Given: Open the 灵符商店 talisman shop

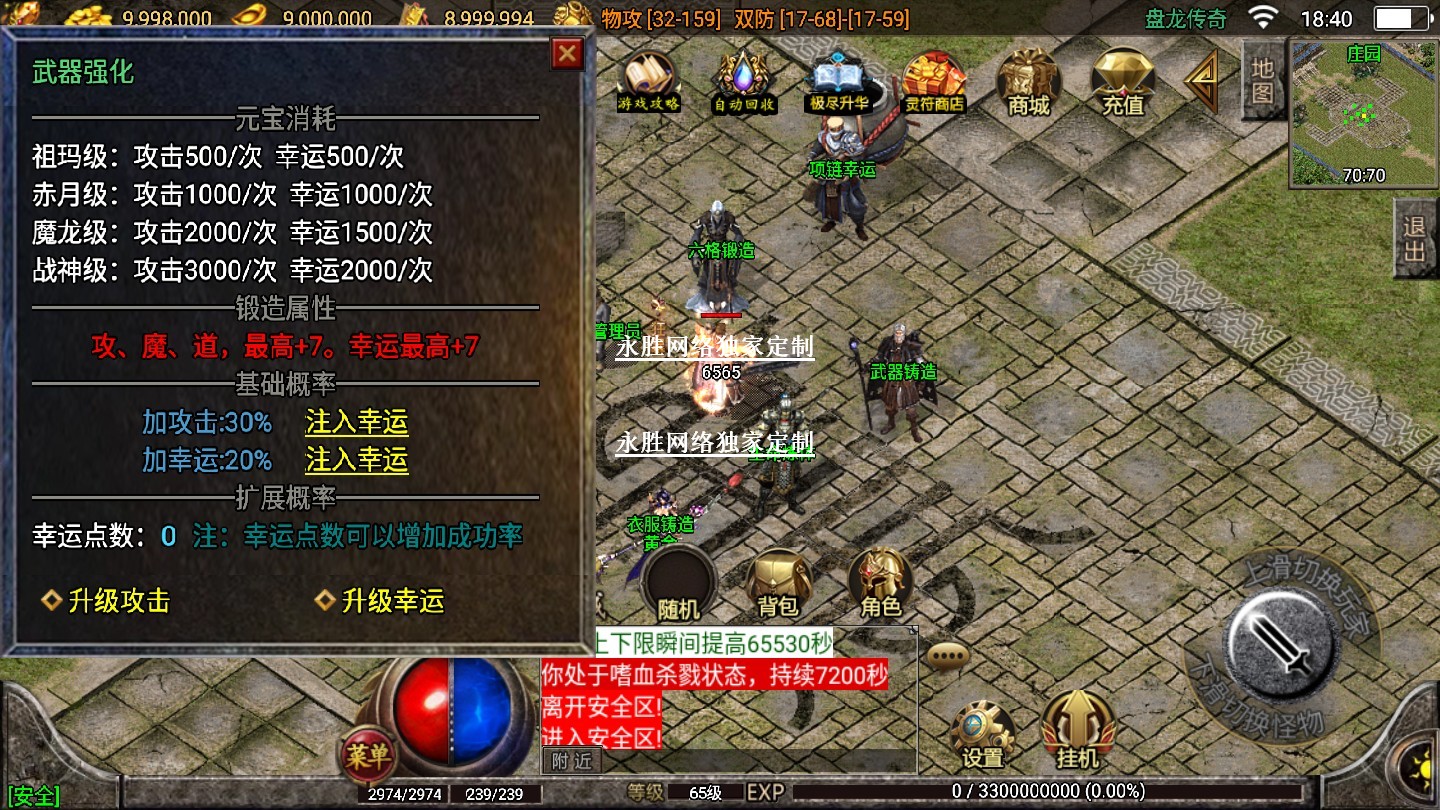Looking at the screenshot, I should click(934, 81).
